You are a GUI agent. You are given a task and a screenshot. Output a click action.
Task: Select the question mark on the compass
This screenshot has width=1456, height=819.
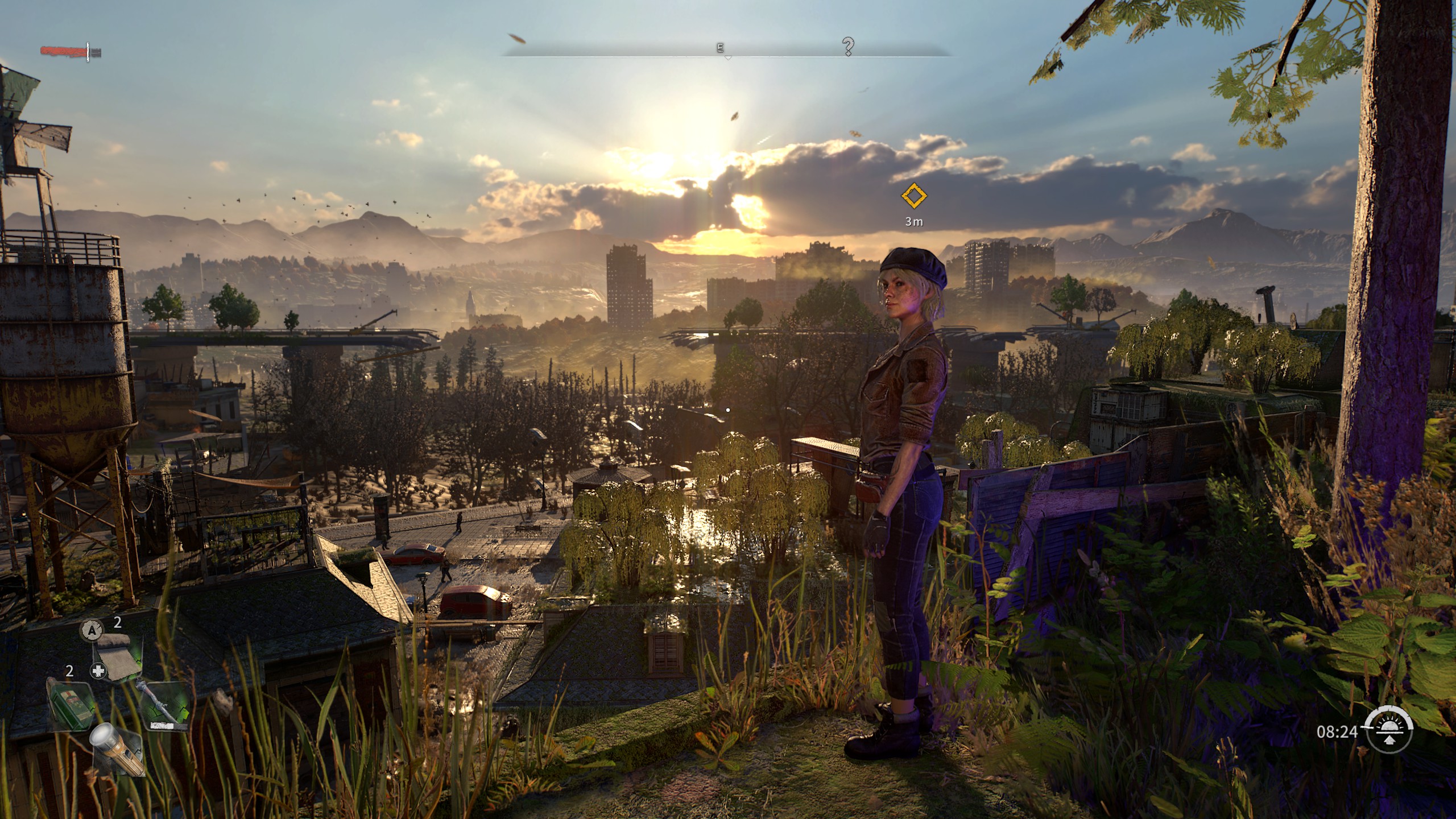point(848,46)
